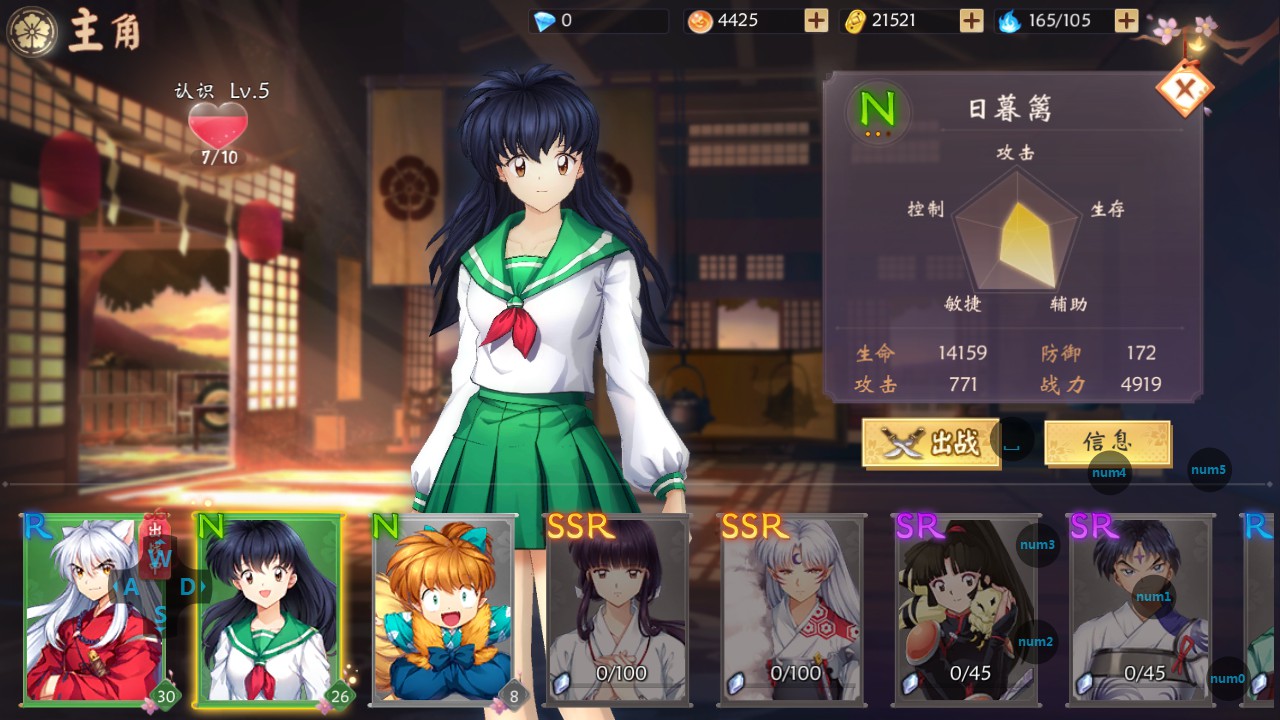1280x720 pixels.
Task: Click the 出战 deploy button
Action: 931,443
